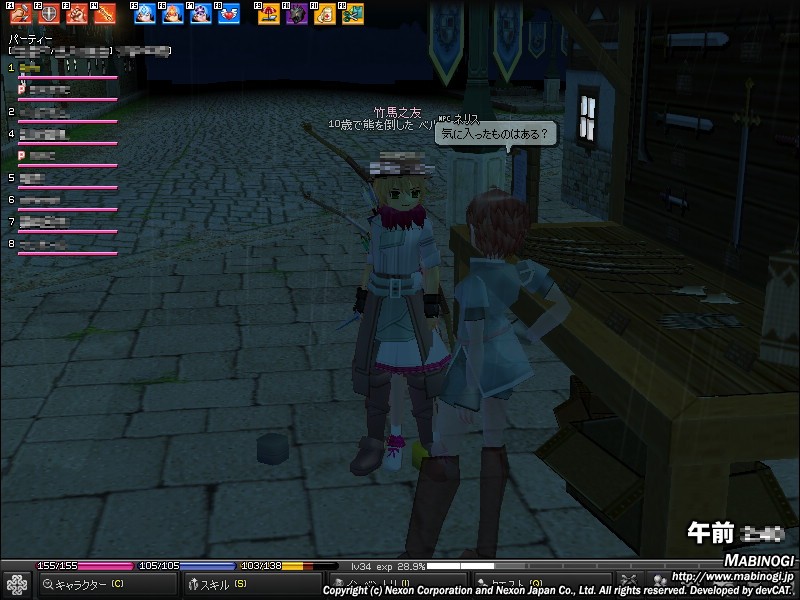The image size is (800, 600).
Task: Trigger the F3 fist smash skill
Action: pos(77,14)
